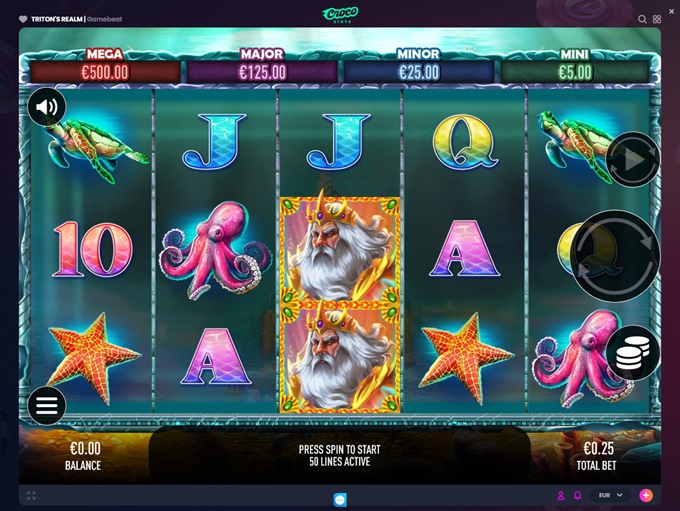
Task: Add the game to favorites with the heart
Action: click(x=23, y=18)
